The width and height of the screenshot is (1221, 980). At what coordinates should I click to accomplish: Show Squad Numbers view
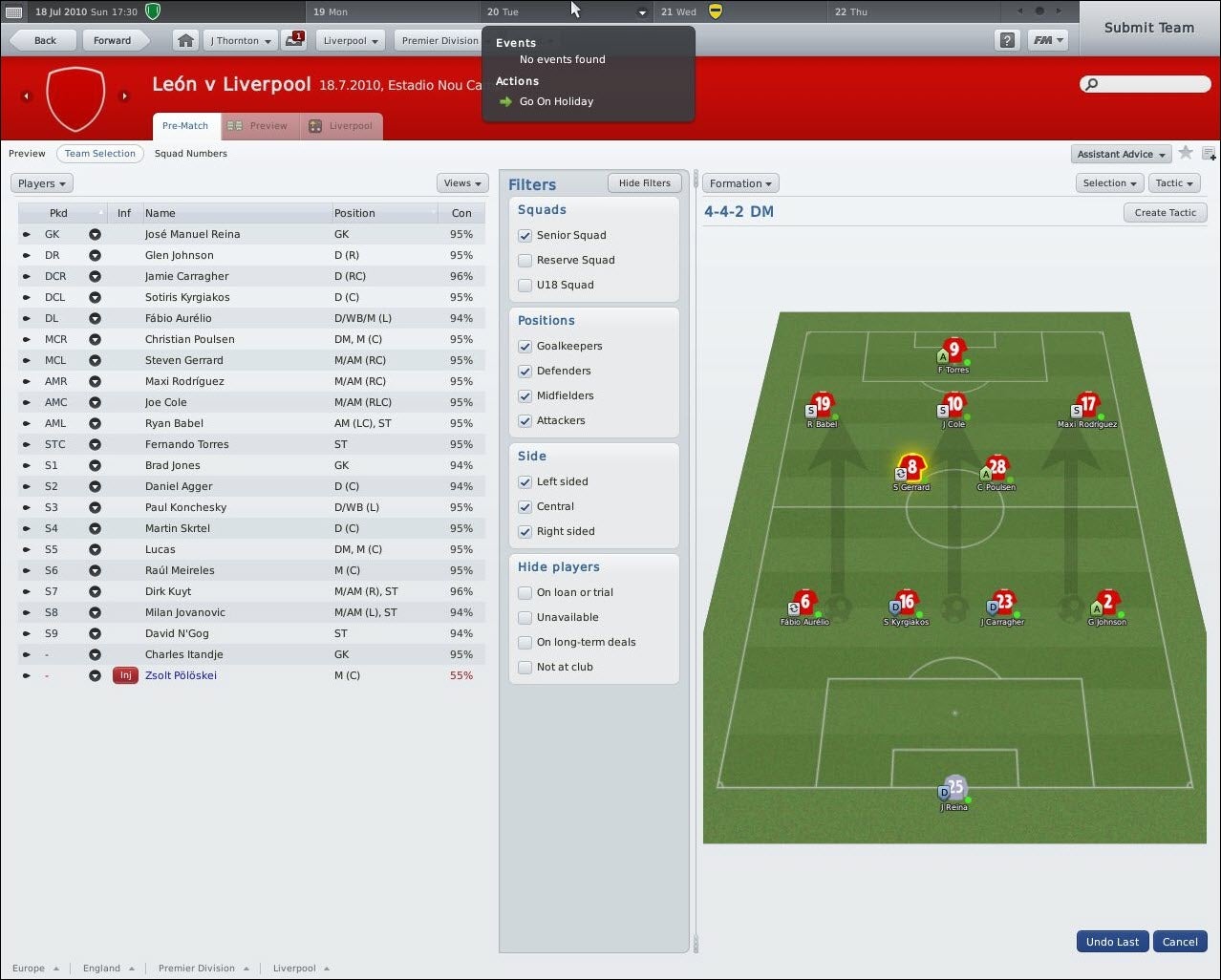pyautogui.click(x=191, y=154)
